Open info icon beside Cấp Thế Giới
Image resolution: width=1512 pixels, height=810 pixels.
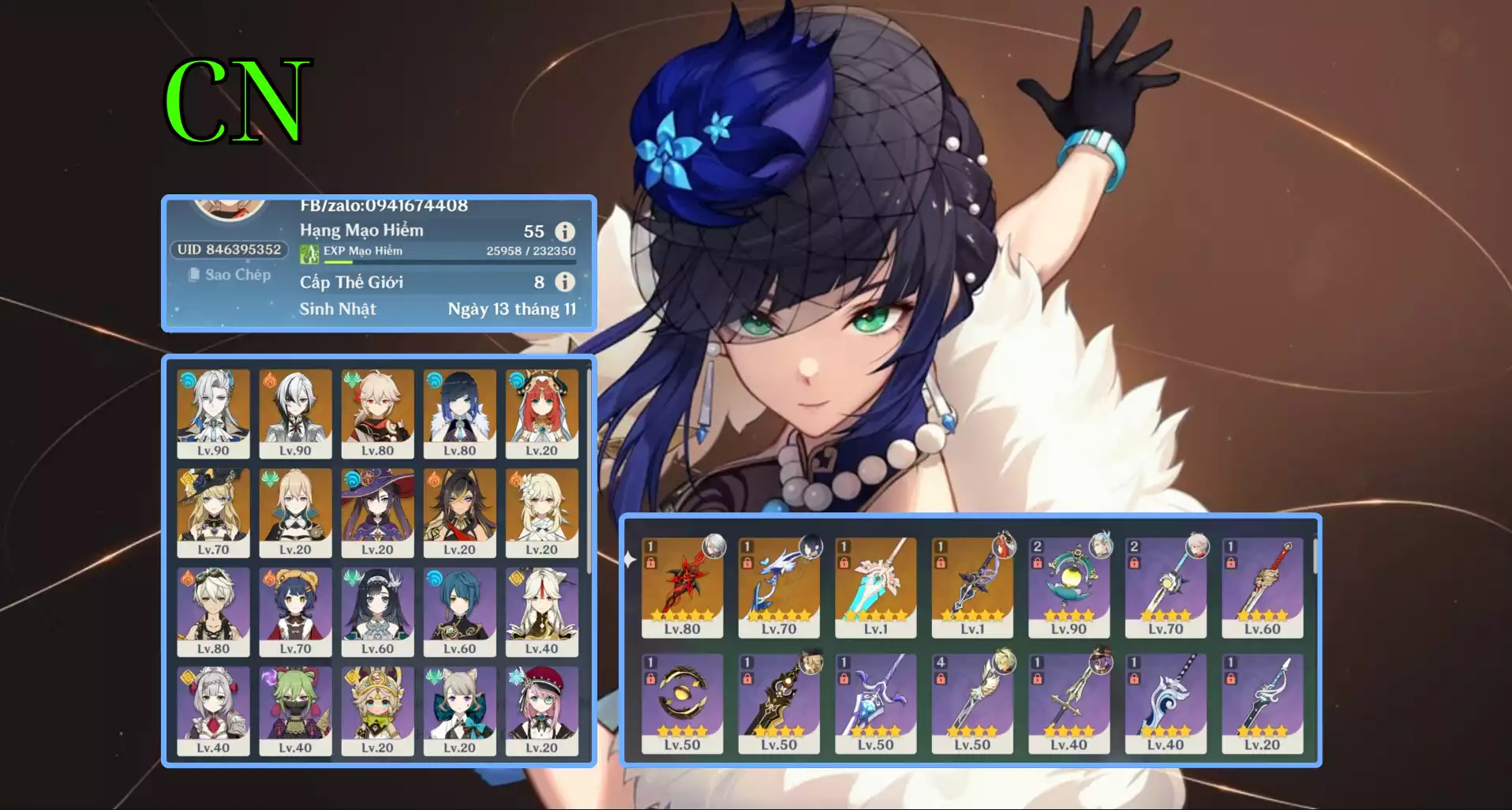pos(564,282)
